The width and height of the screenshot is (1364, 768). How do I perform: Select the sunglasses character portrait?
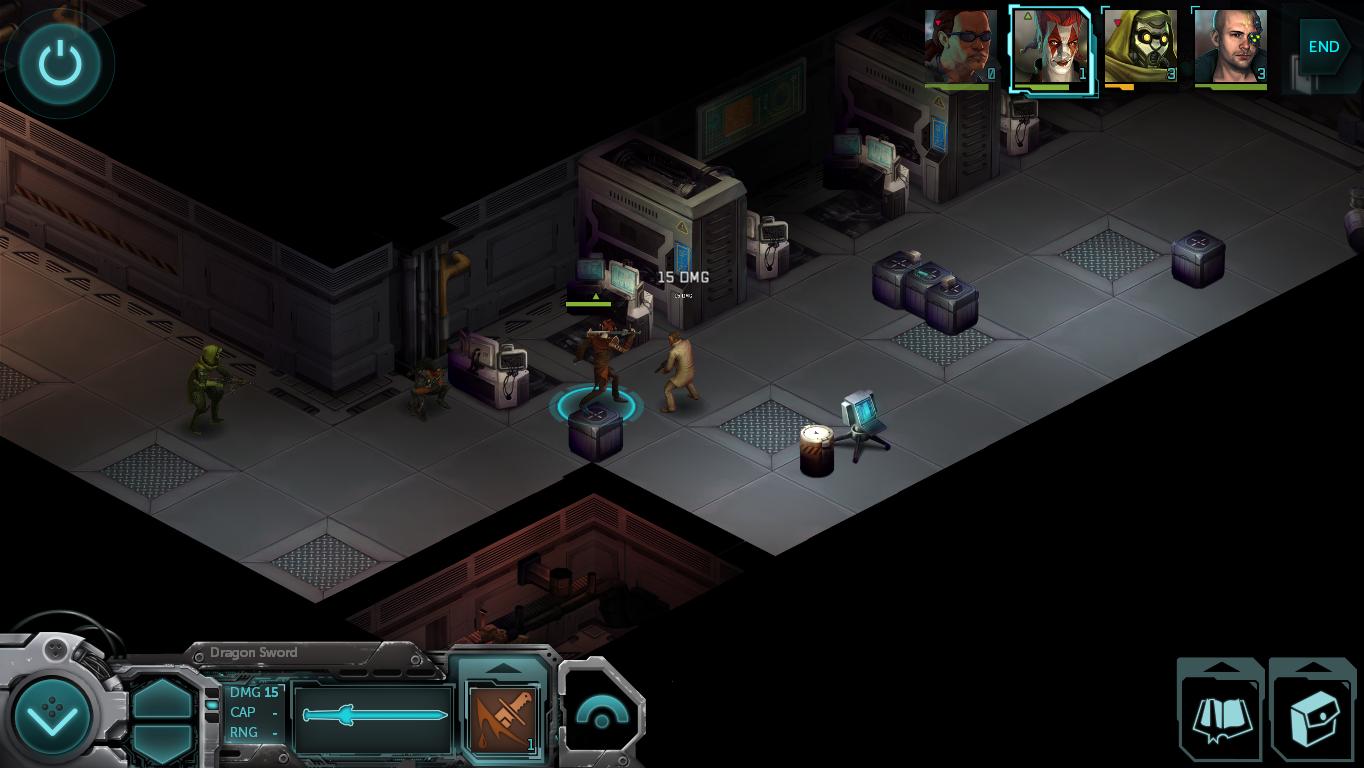(960, 47)
